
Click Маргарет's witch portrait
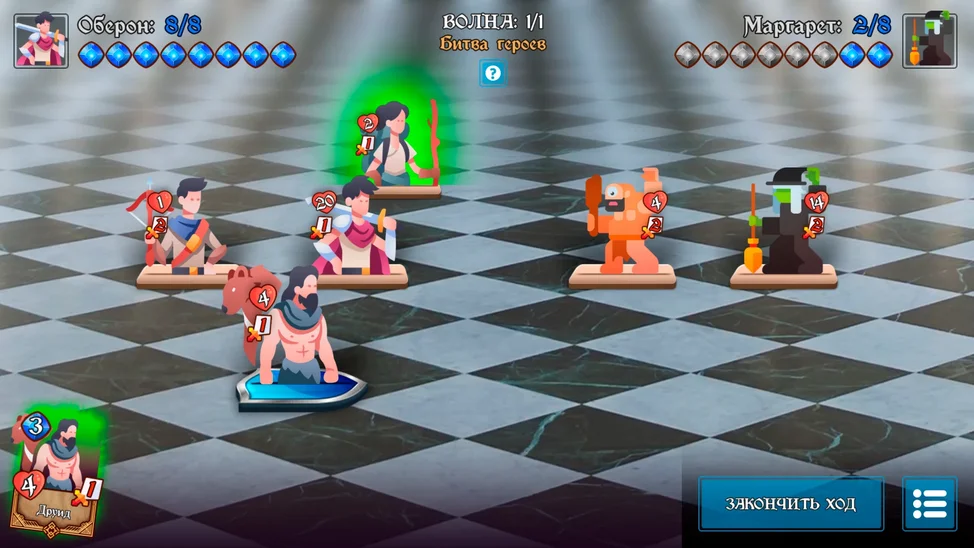(929, 41)
